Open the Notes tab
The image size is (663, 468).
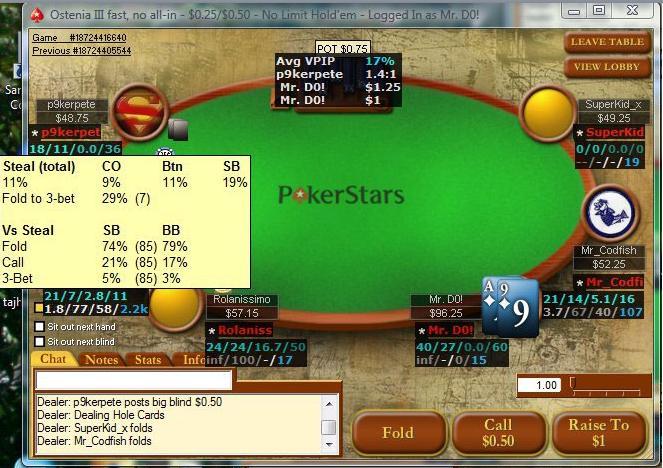click(101, 359)
